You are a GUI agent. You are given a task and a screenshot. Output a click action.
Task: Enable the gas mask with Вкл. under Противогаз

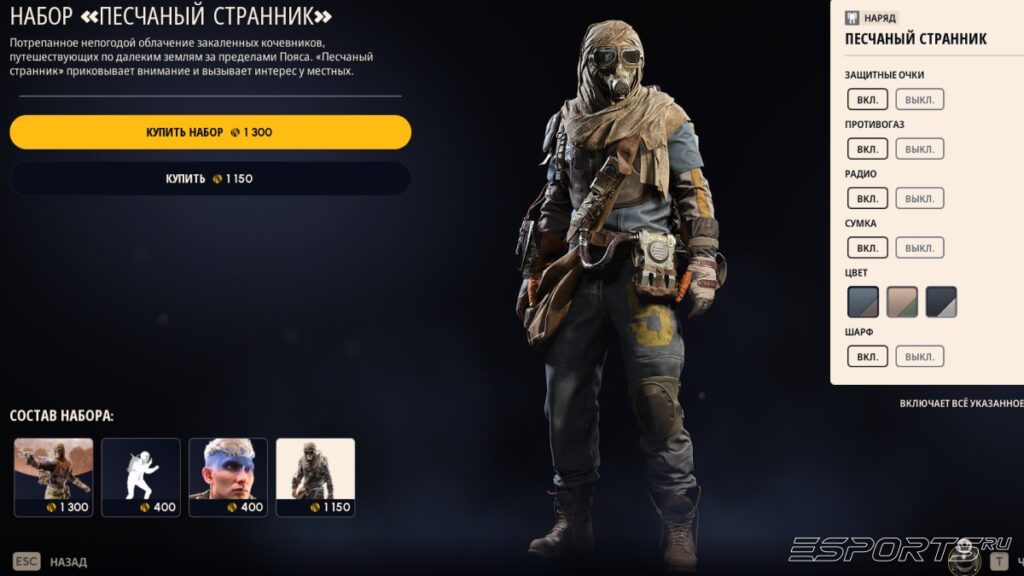(x=867, y=149)
